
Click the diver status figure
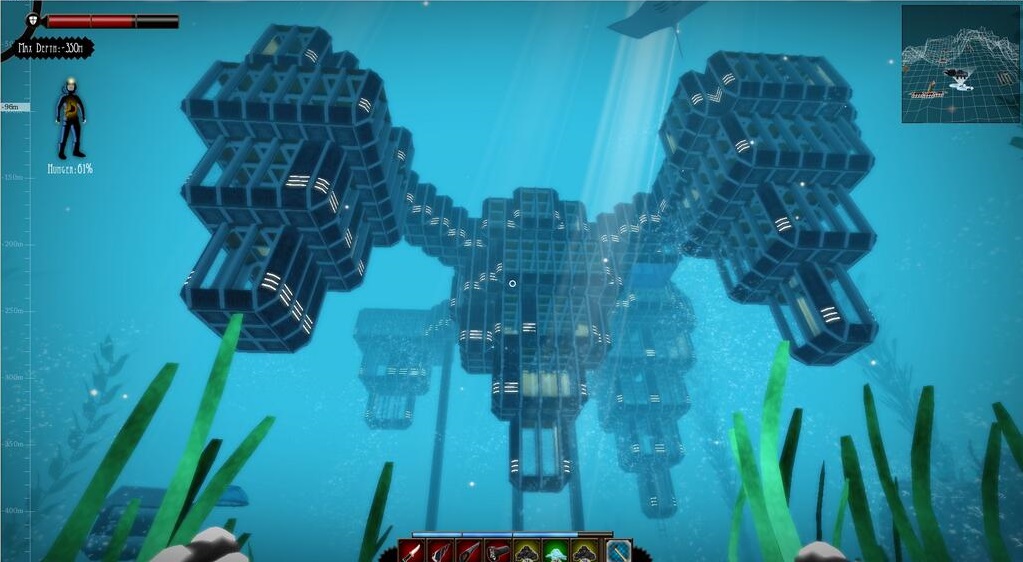click(x=70, y=118)
